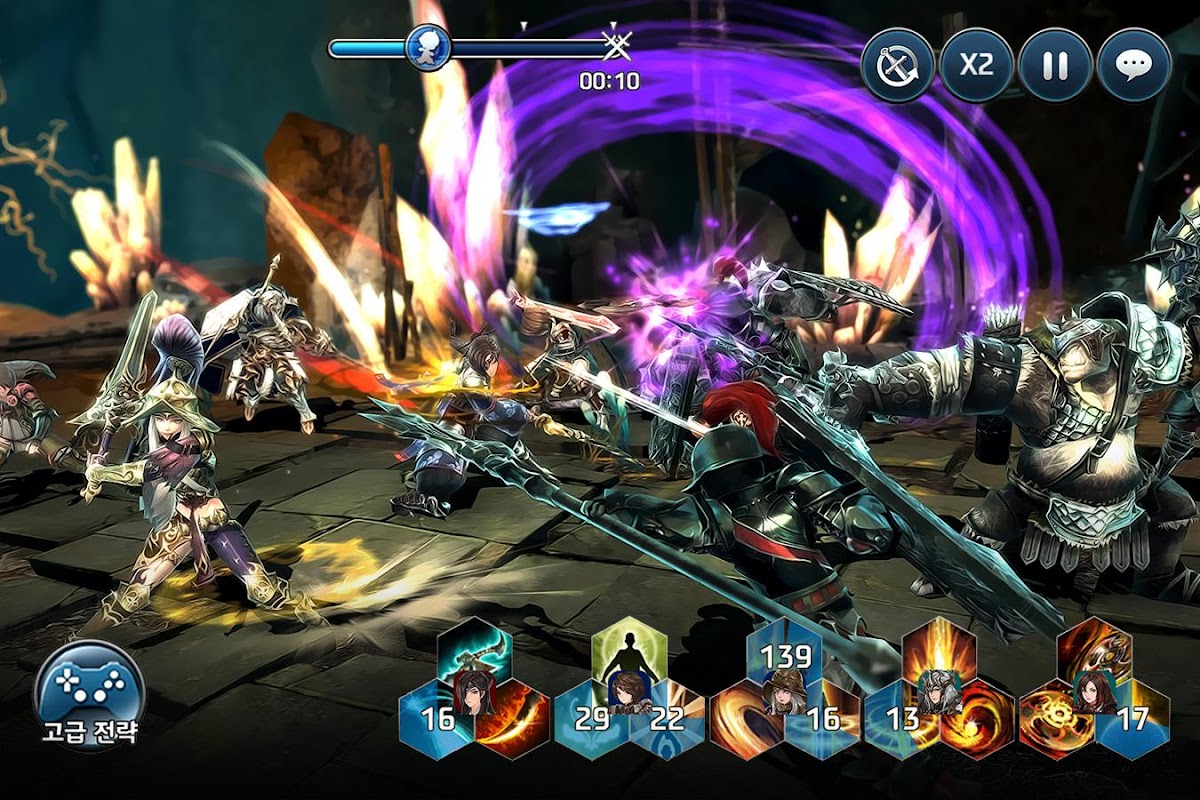Select the skill on cooldown 29
The width and height of the screenshot is (1200, 800).
[591, 720]
